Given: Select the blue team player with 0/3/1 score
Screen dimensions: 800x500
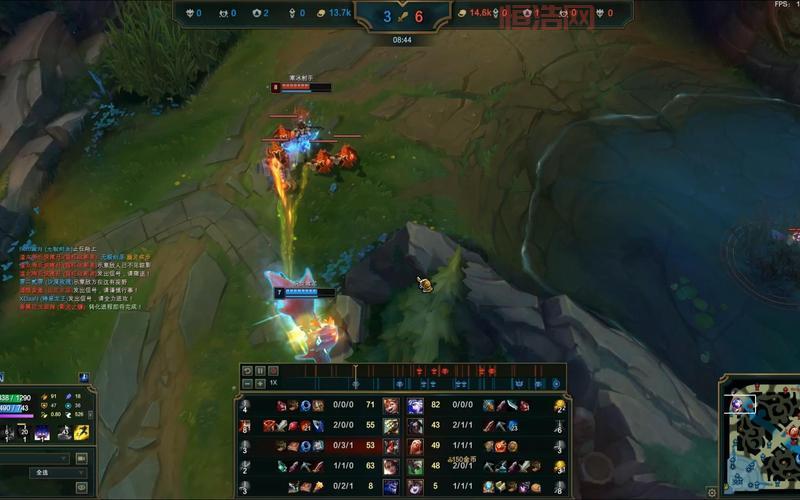Looking at the screenshot, I should click(x=391, y=446).
